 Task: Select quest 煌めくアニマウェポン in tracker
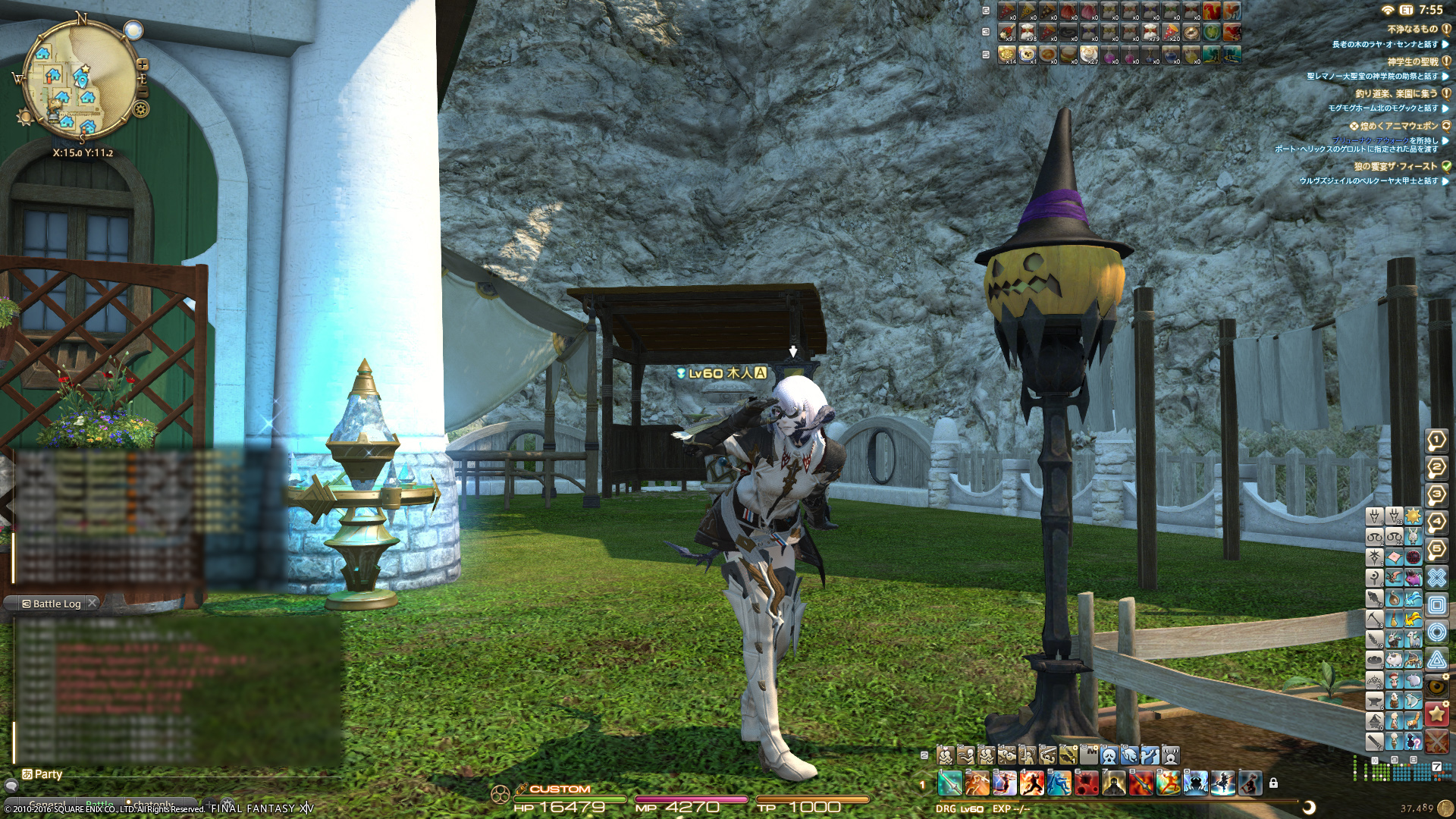coord(1398,126)
